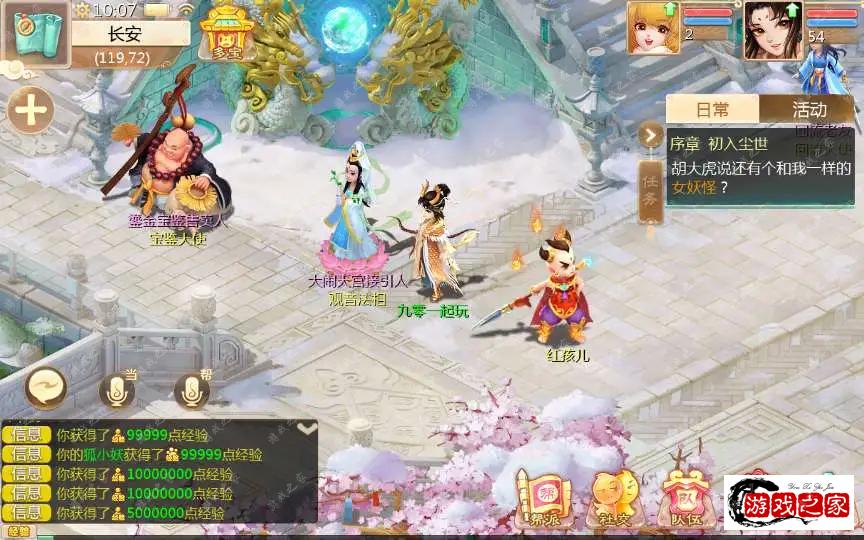Click the chat message log box
The height and width of the screenshot is (540, 864).
pyautogui.click(x=160, y=474)
